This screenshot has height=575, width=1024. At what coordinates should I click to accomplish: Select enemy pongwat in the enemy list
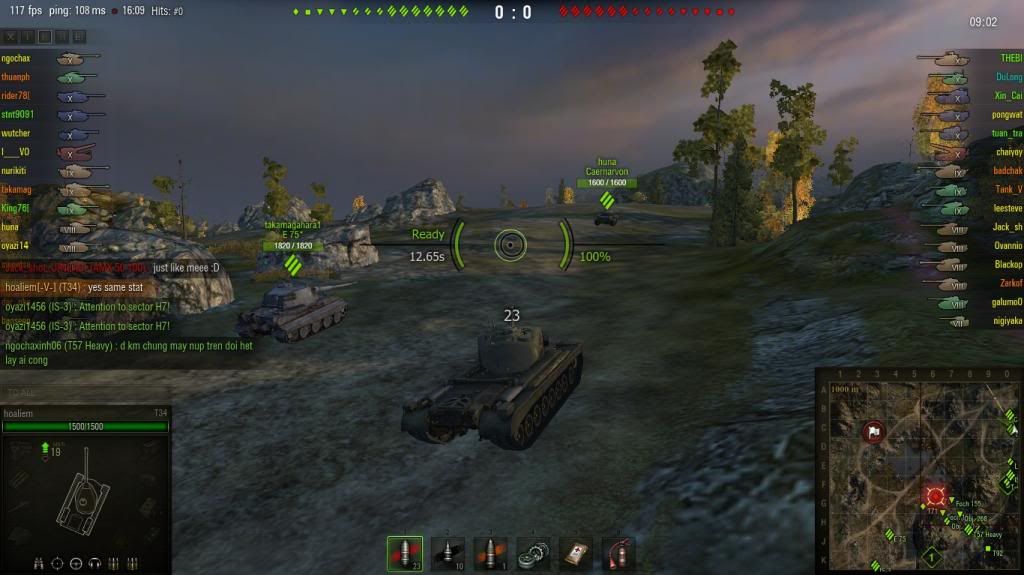(1006, 114)
